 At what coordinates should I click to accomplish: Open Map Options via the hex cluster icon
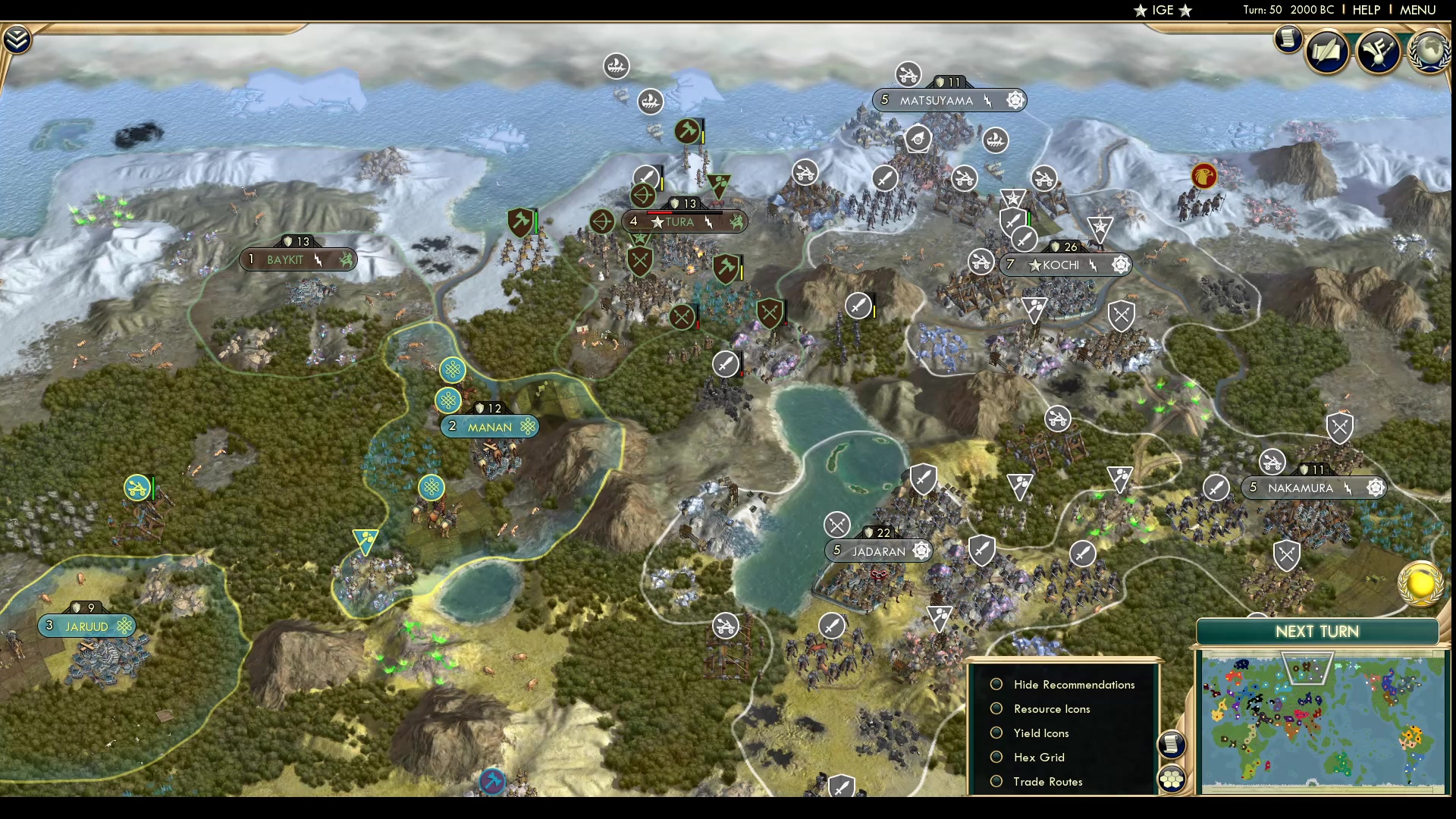(x=1172, y=777)
